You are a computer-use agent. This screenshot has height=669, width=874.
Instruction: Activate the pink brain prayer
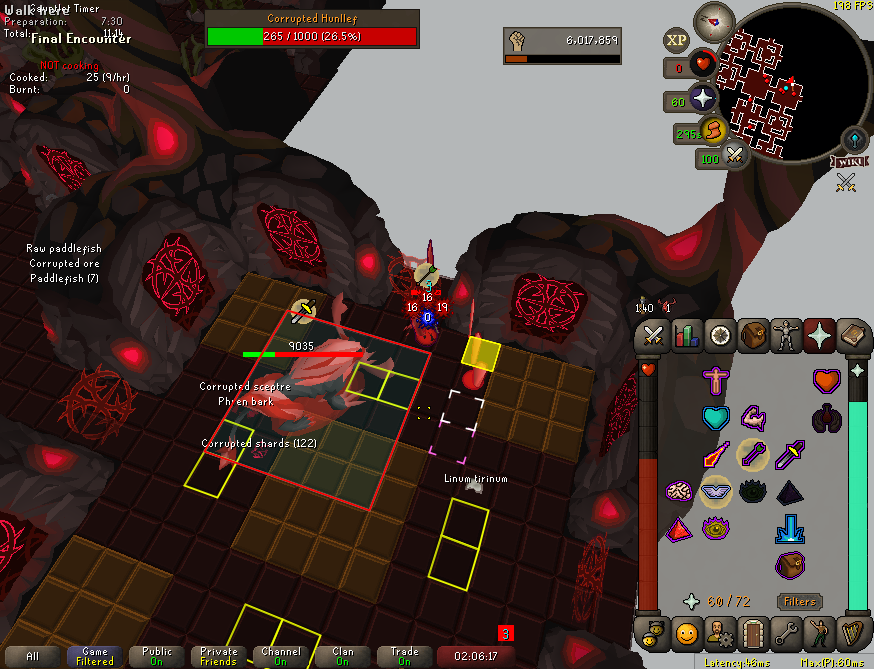pyautogui.click(x=678, y=490)
